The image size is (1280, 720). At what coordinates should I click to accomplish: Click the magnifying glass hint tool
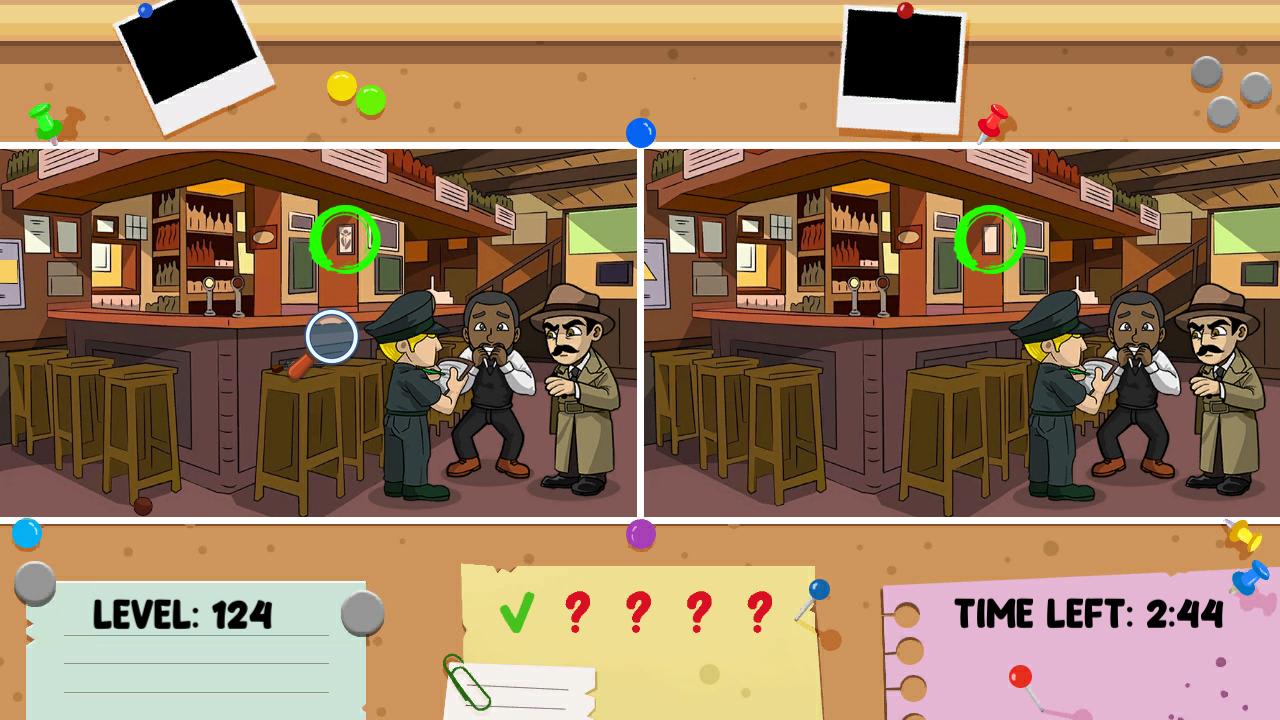tap(330, 335)
